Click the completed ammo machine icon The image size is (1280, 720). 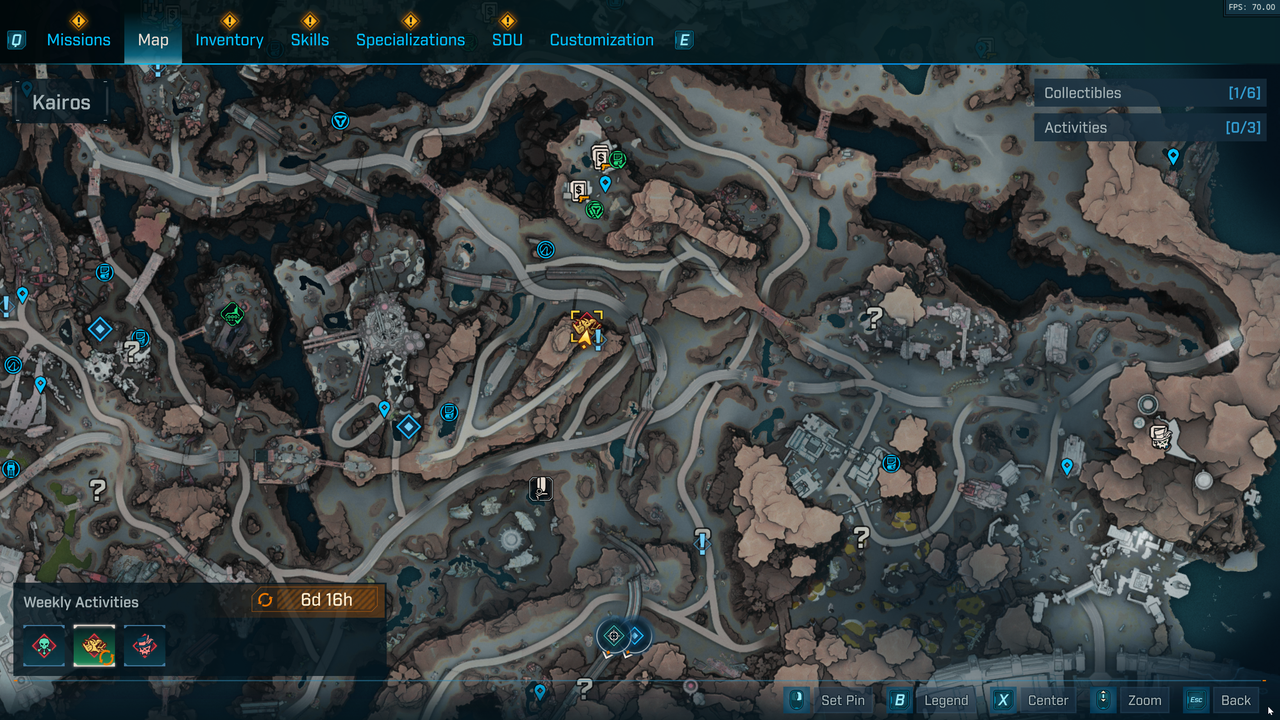click(x=617, y=159)
